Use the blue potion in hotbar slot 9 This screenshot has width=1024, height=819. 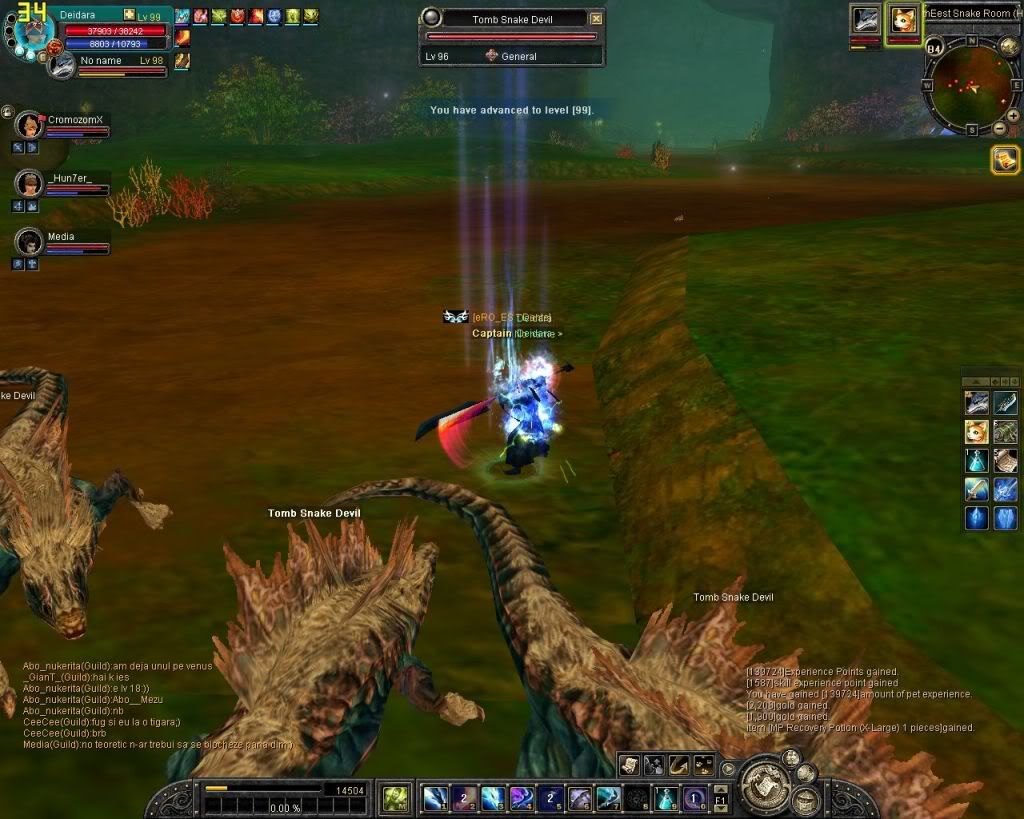pos(667,798)
